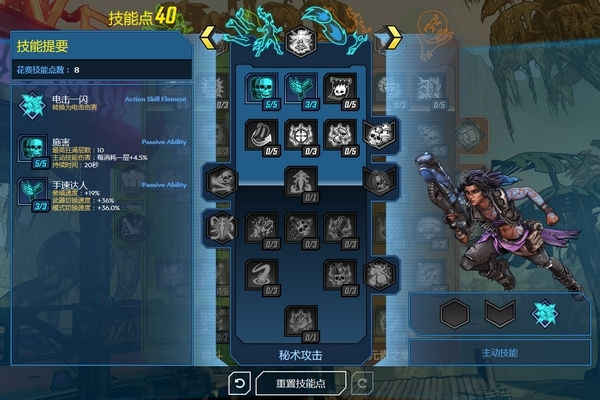Select the 施害 passive row in the summary

[x=100, y=150]
